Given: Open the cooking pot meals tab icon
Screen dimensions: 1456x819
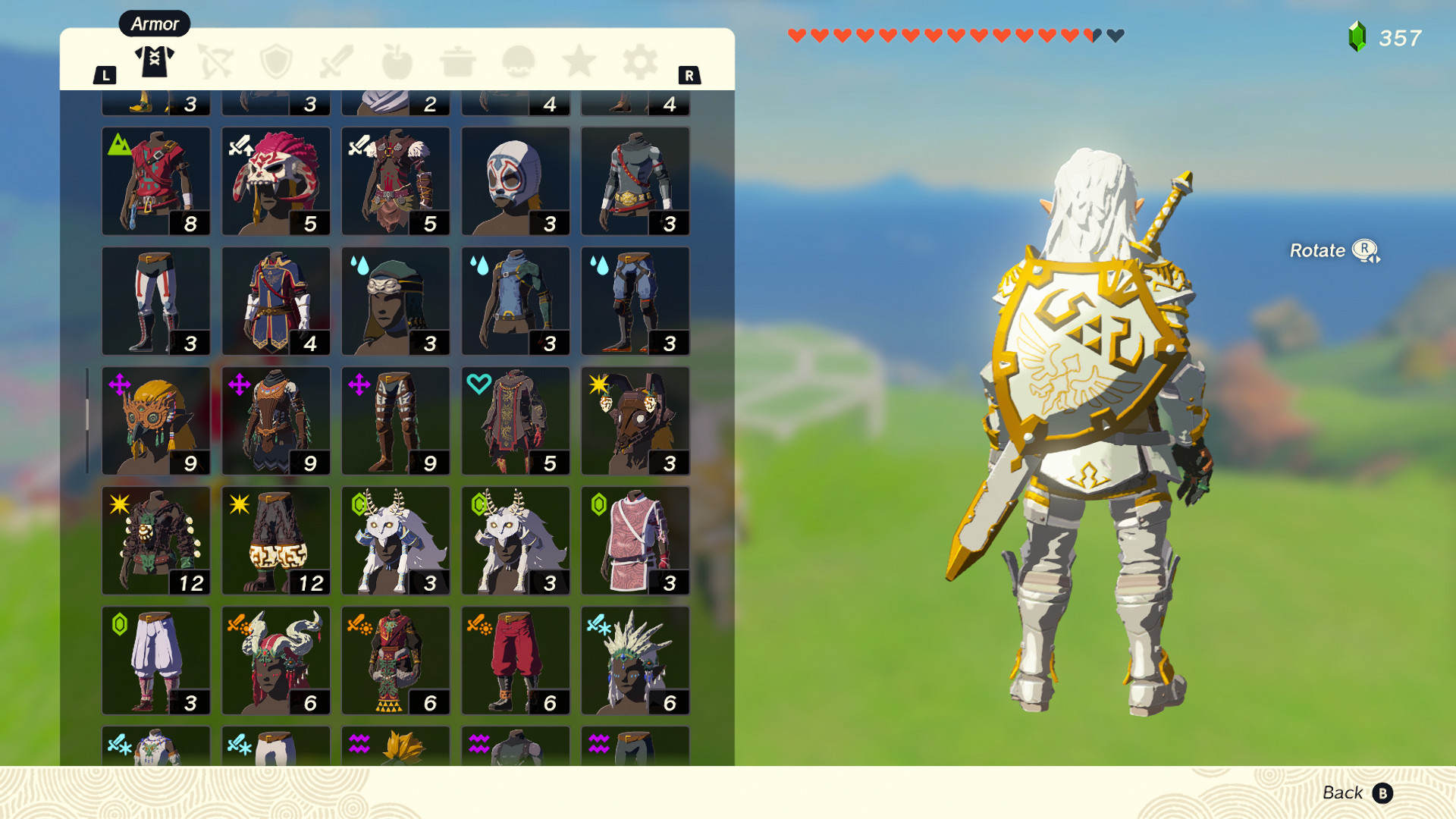Looking at the screenshot, I should 457,62.
